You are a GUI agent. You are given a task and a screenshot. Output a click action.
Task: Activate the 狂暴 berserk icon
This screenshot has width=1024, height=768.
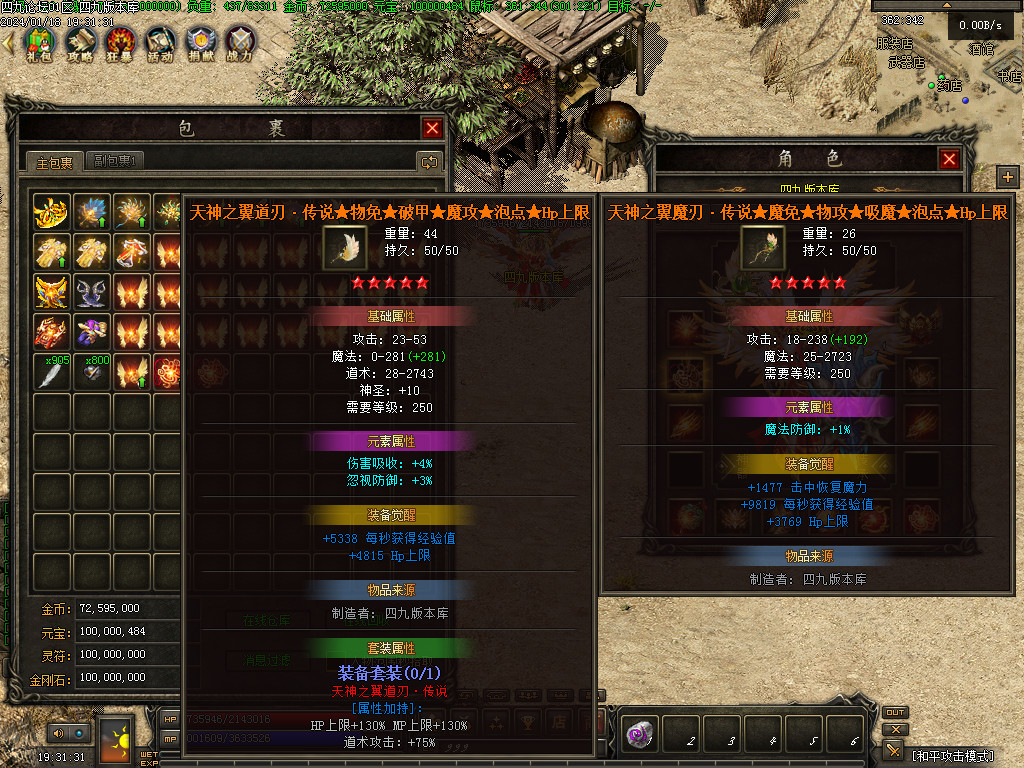(x=120, y=43)
